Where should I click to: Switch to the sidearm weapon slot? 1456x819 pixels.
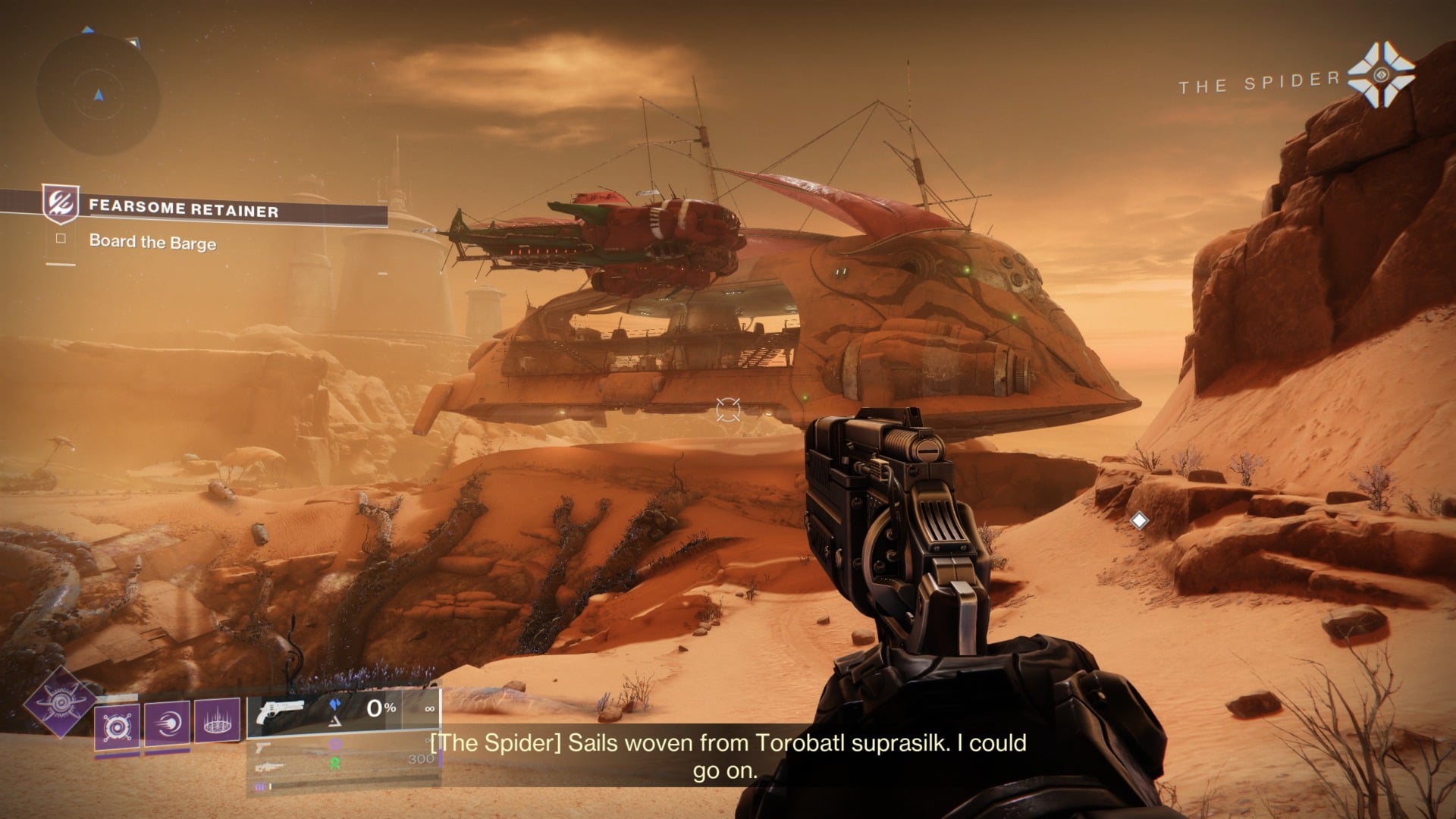point(264,748)
